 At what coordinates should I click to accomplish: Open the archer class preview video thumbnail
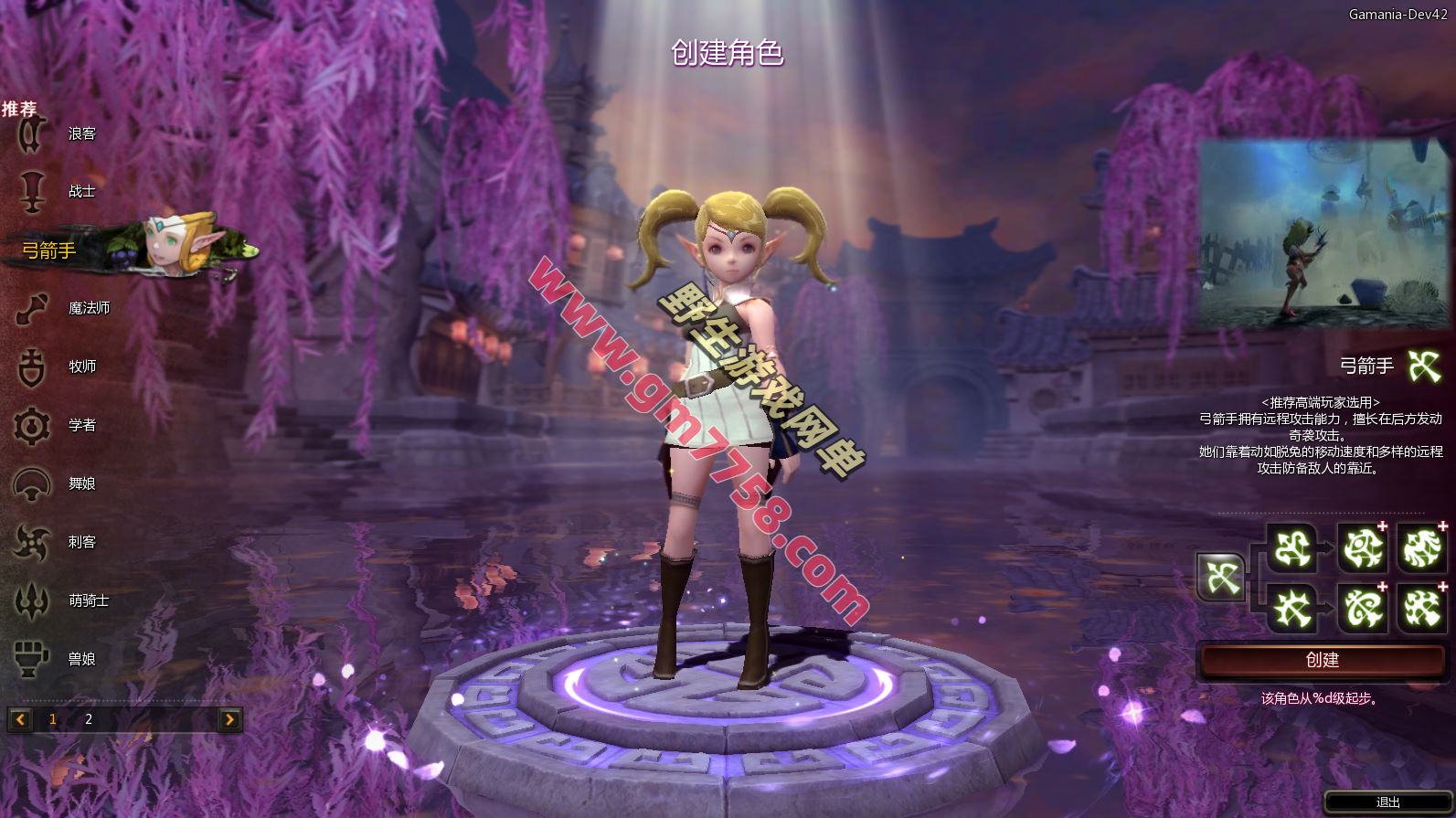[x=1323, y=234]
